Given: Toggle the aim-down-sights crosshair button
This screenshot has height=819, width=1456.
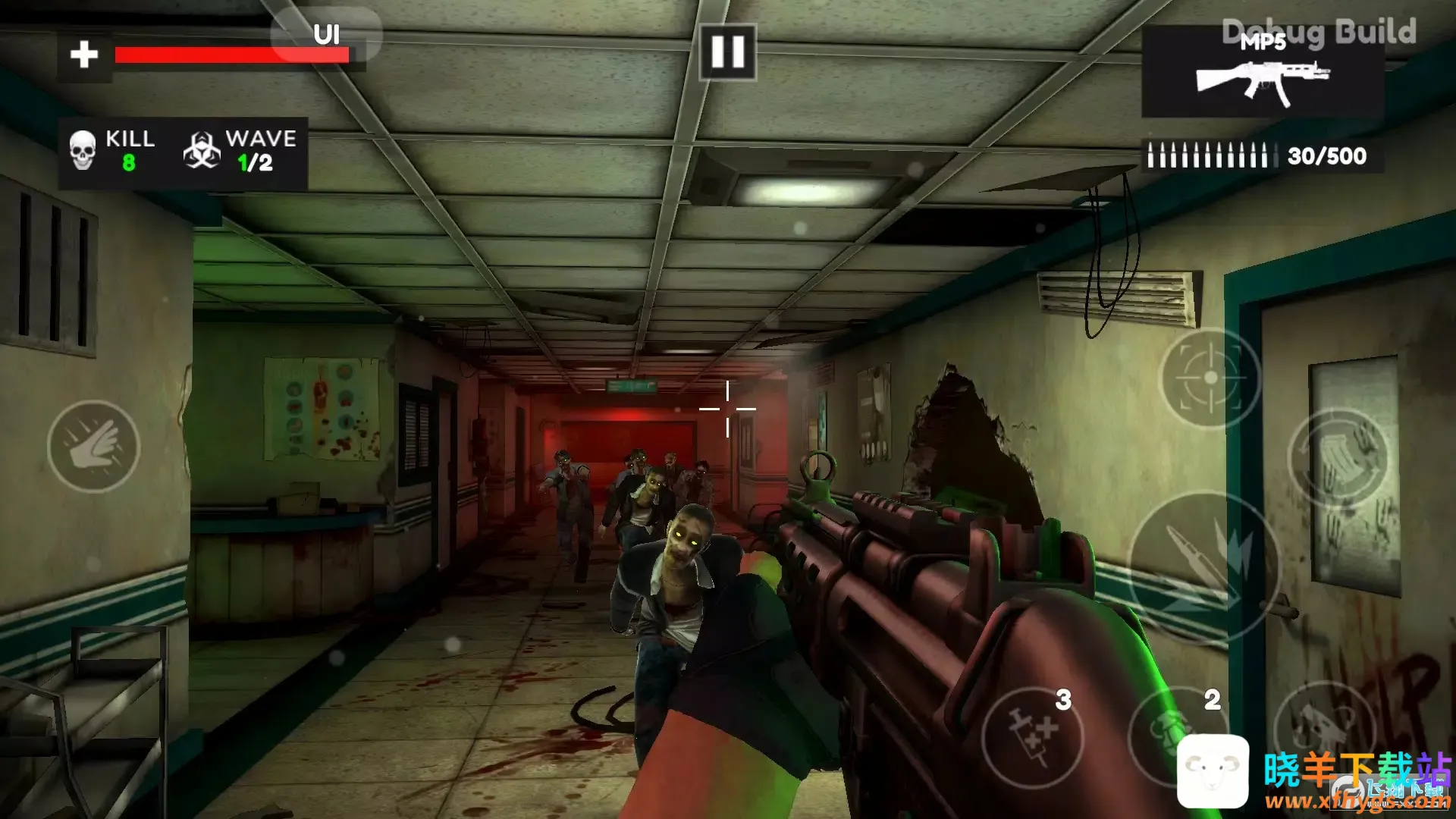Looking at the screenshot, I should 1210,378.
